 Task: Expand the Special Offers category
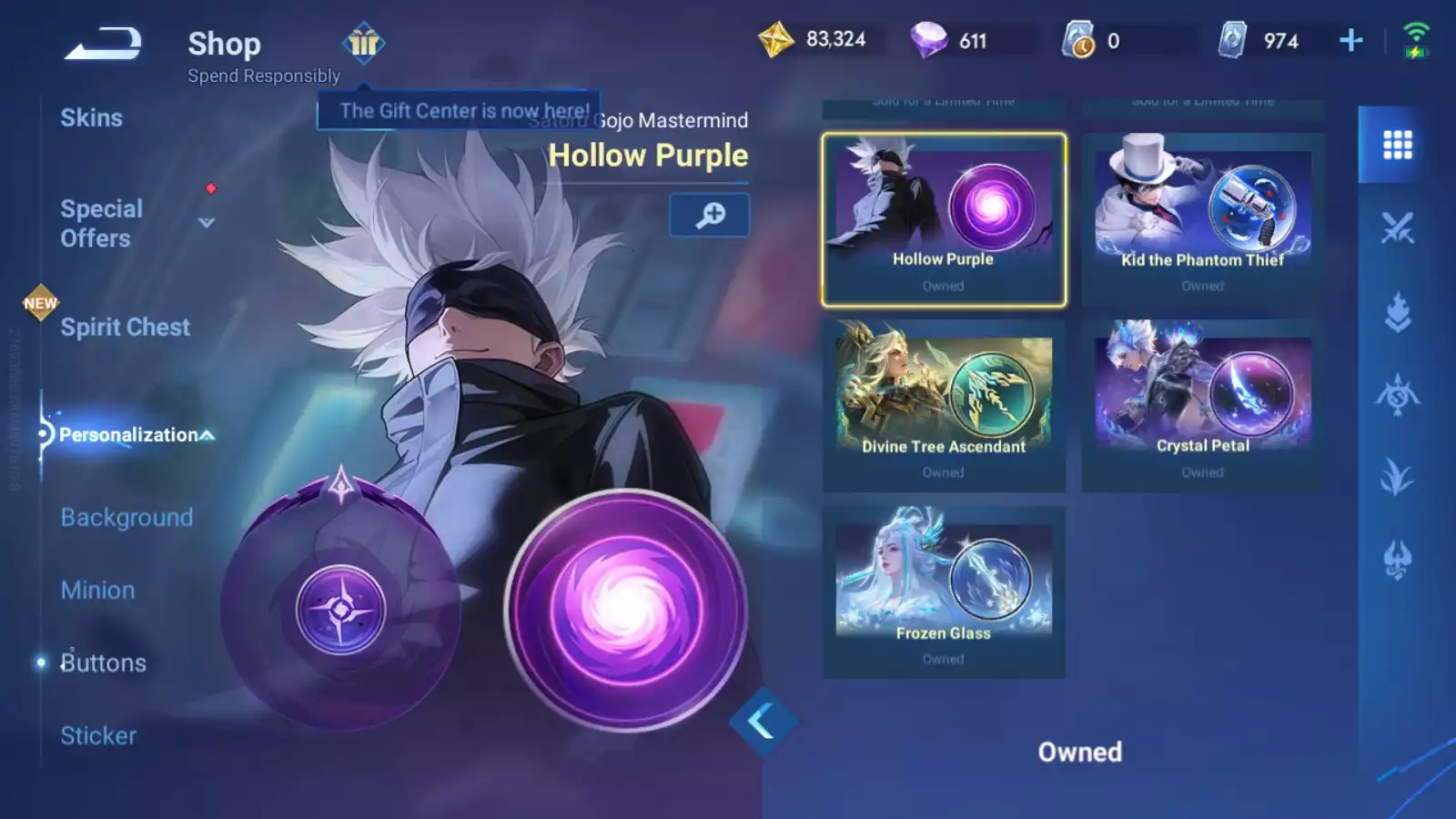pos(206,223)
